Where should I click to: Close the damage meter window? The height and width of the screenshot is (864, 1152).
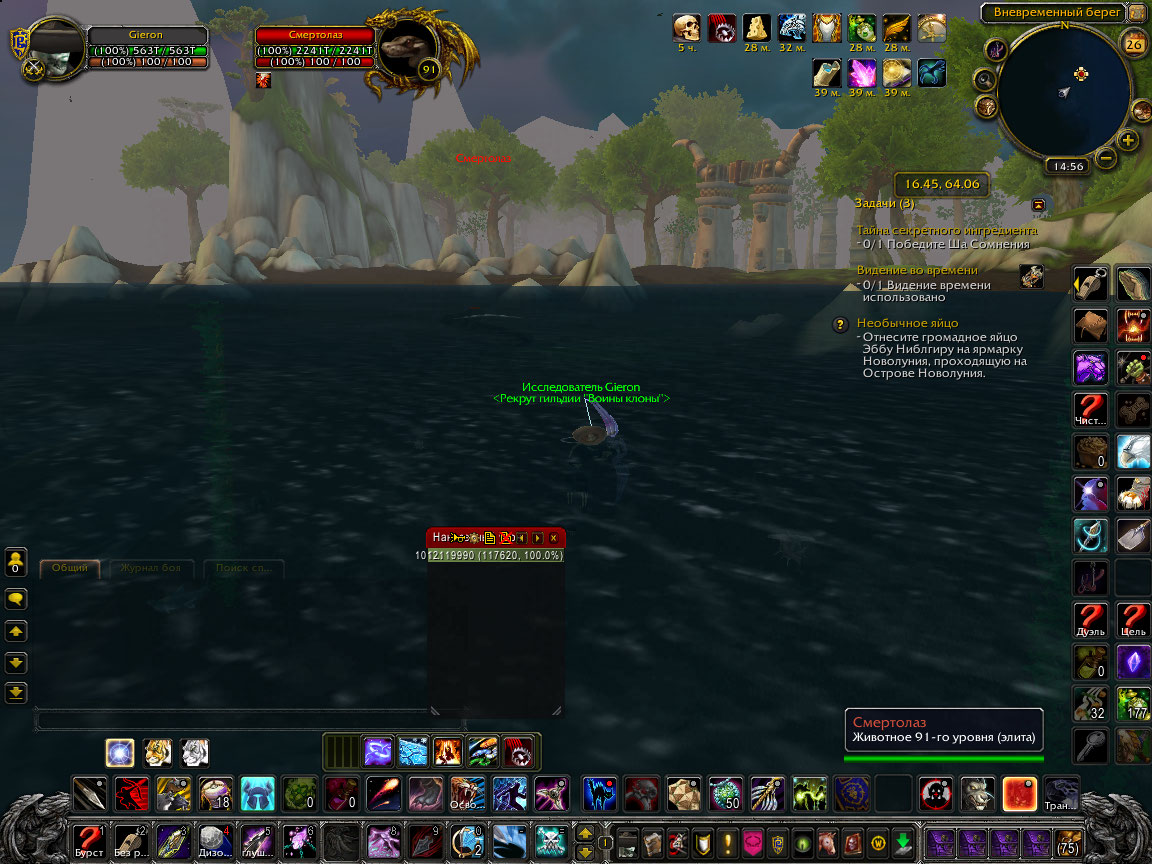553,537
